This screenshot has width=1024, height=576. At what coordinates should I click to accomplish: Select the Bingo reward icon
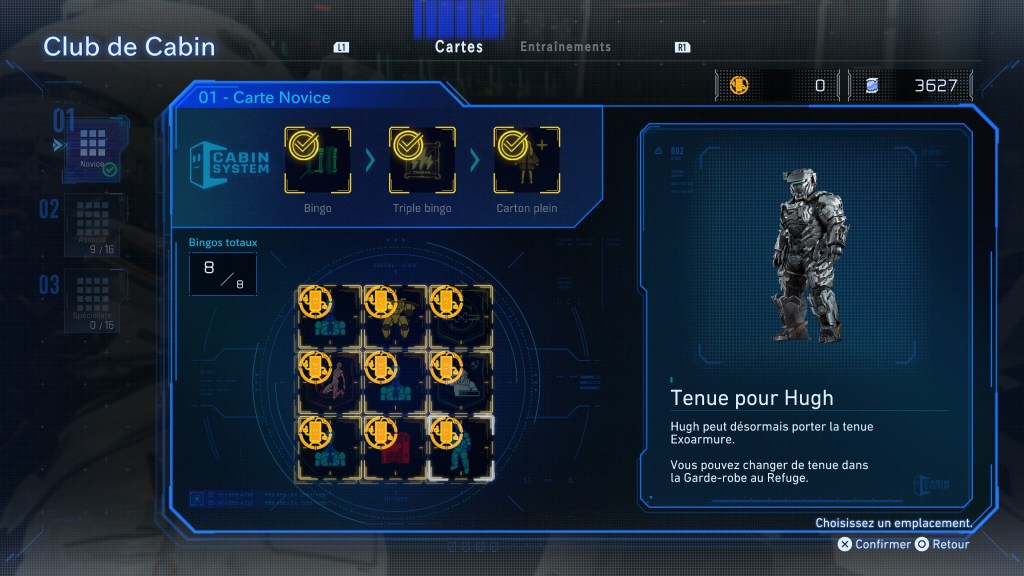(318, 160)
